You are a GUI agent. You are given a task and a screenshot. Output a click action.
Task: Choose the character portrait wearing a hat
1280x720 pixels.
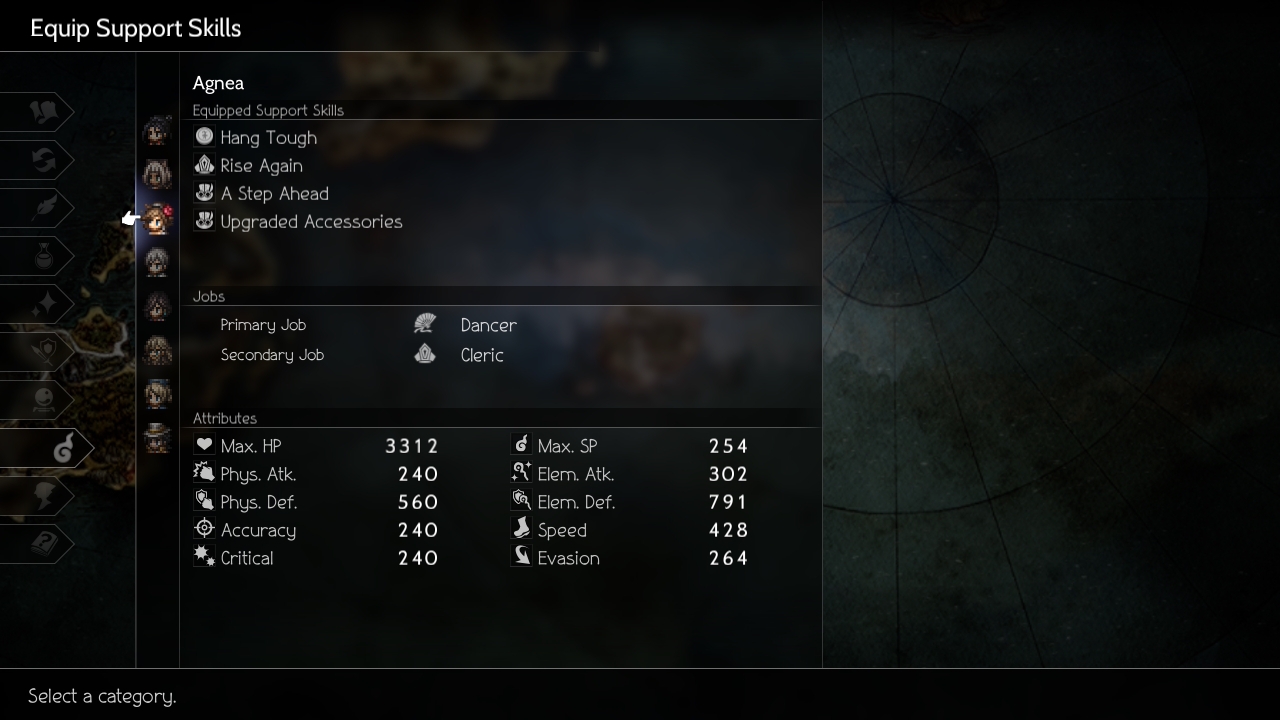157,438
